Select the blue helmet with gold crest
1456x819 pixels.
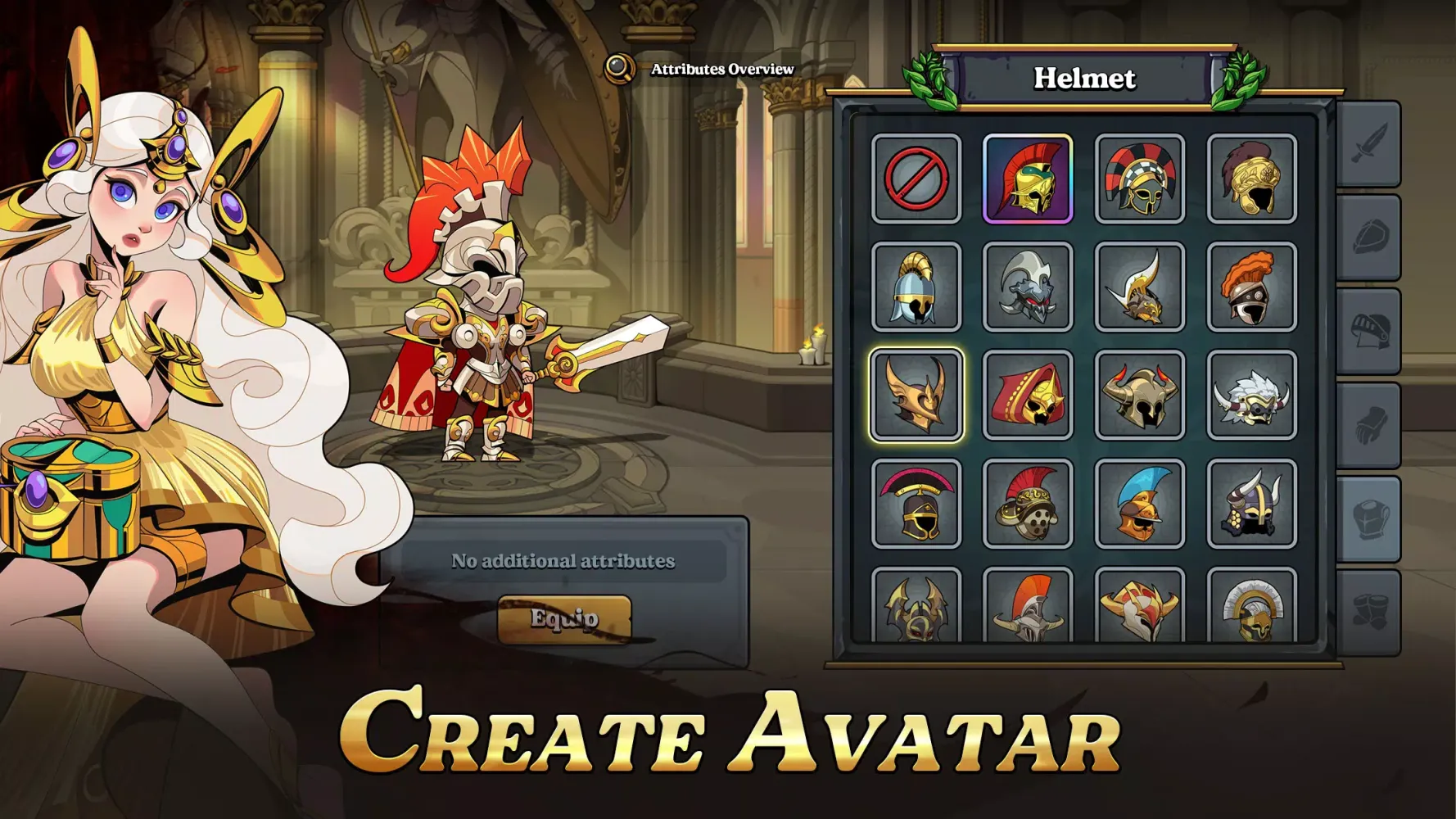click(x=916, y=287)
